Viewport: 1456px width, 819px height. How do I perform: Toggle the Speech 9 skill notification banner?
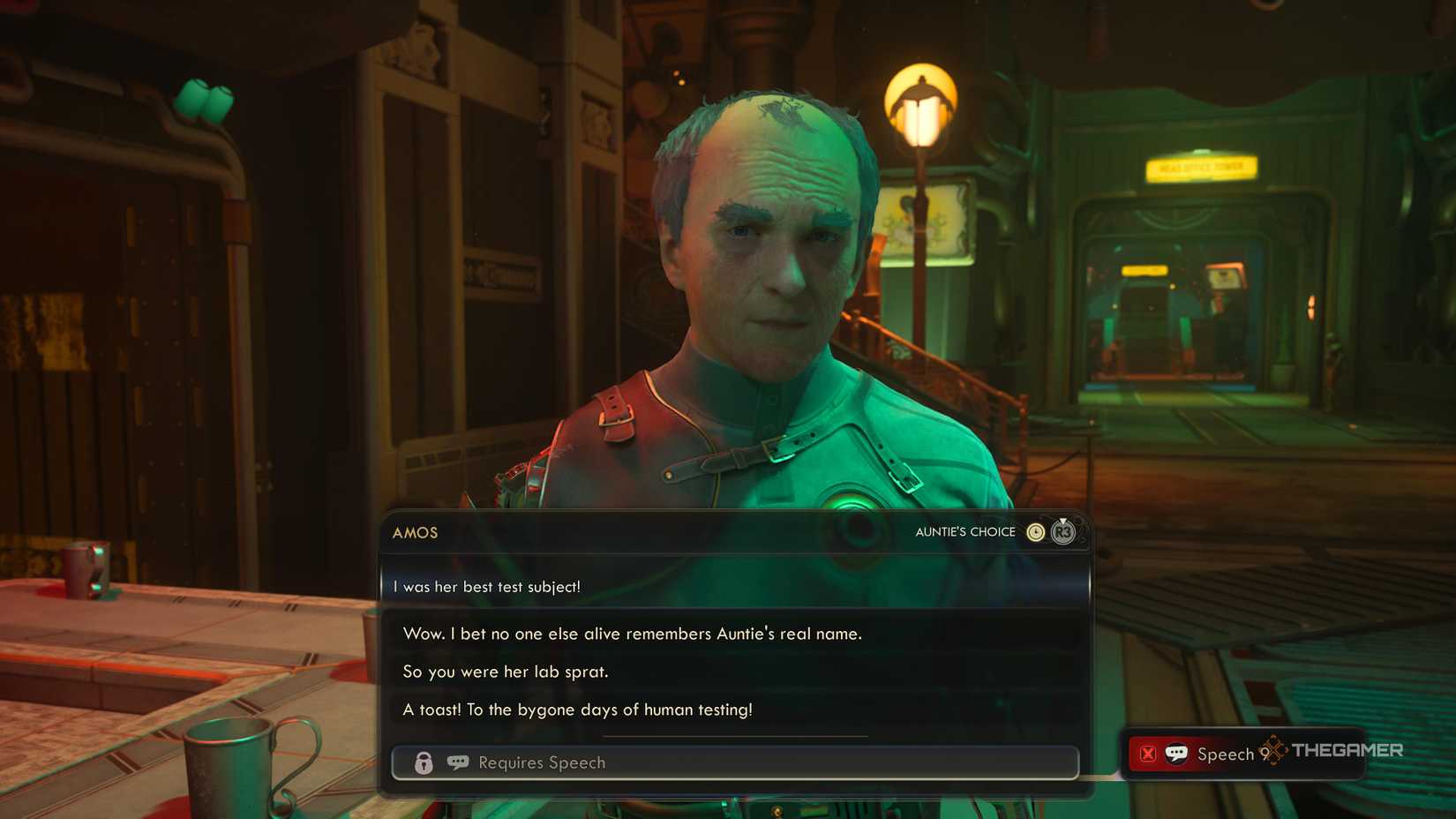point(1227,754)
